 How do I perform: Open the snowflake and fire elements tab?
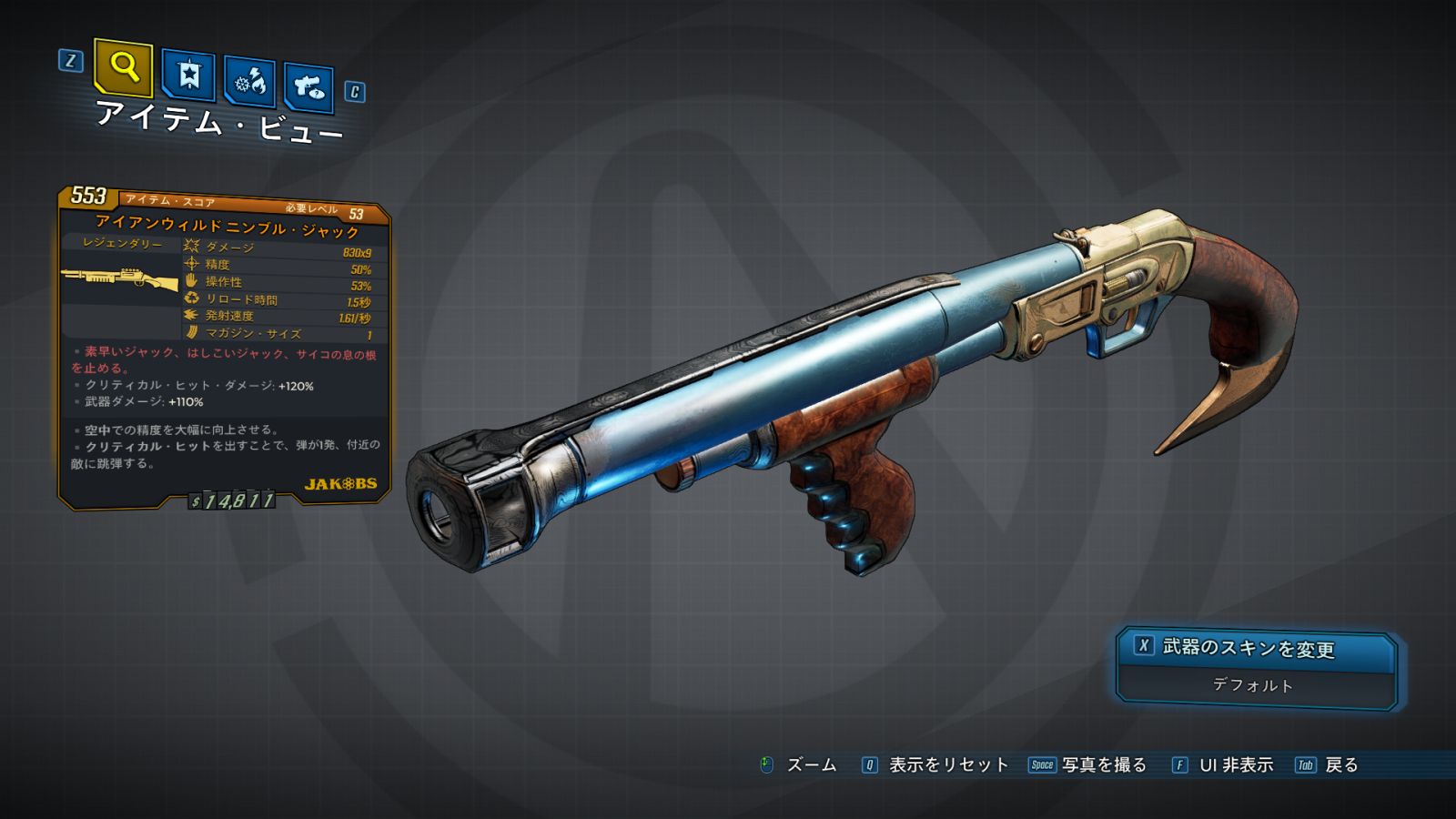[x=249, y=83]
